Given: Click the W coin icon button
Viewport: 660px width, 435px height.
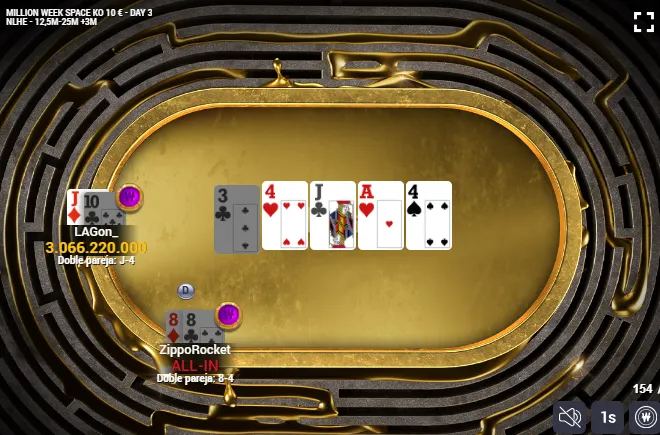Looking at the screenshot, I should coord(644,417).
